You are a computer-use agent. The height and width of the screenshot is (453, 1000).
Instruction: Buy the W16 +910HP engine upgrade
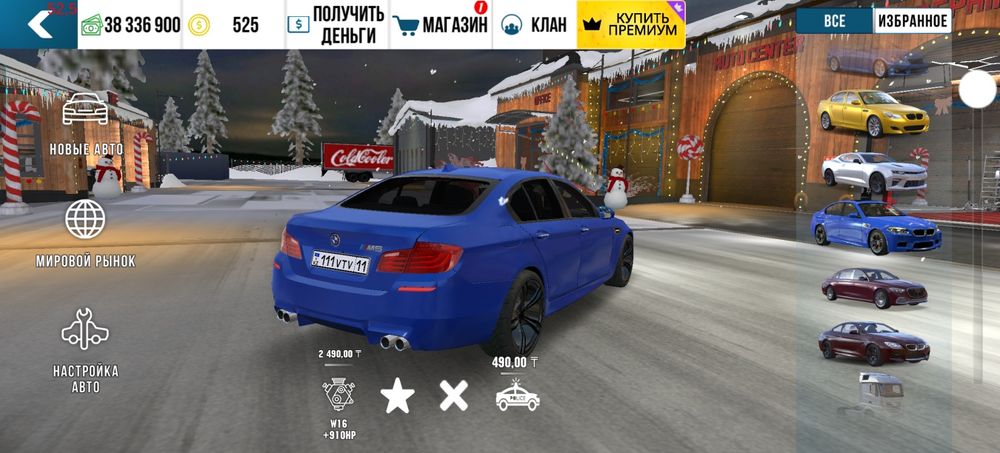(x=337, y=394)
